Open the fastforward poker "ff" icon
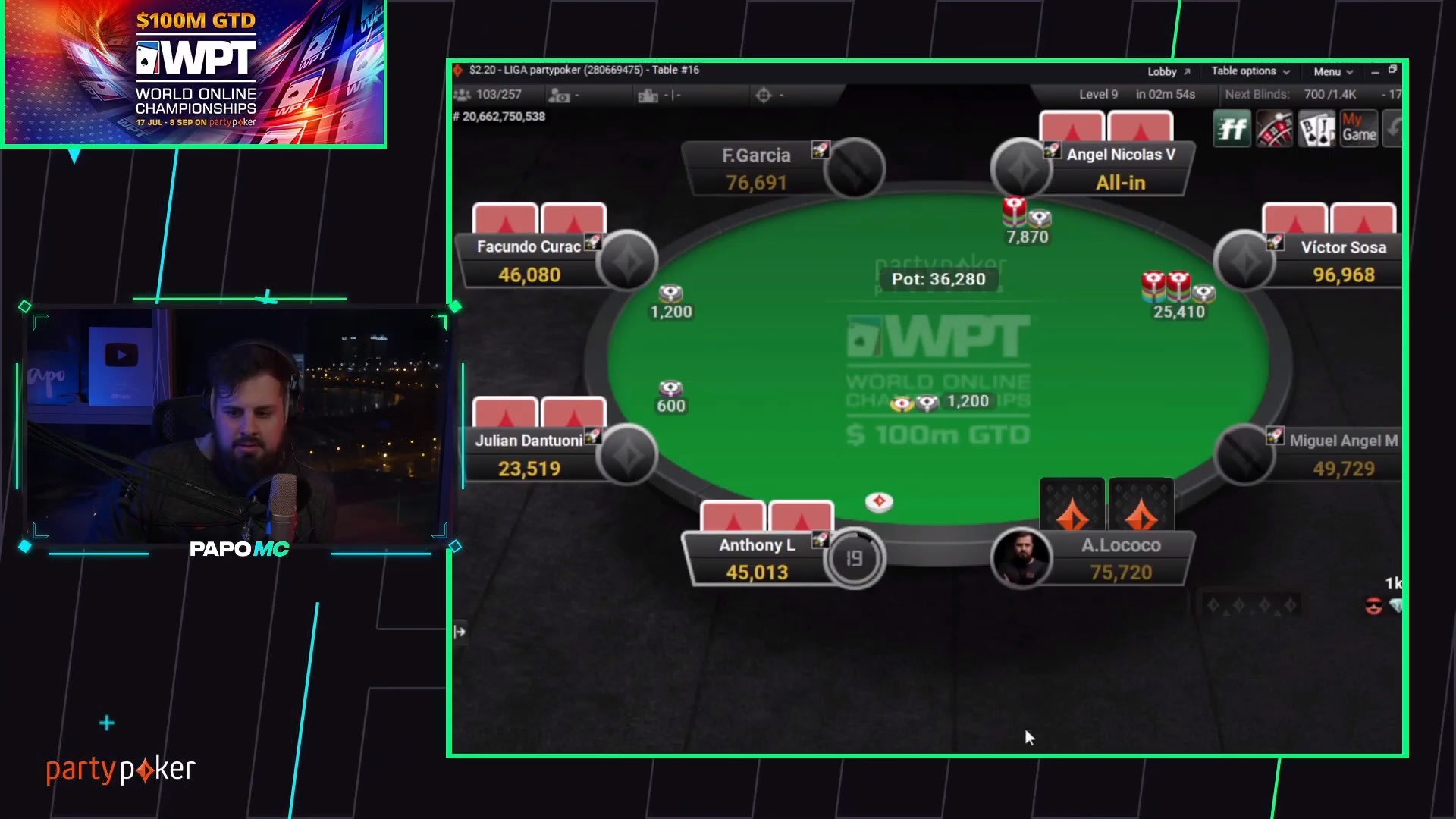This screenshot has width=1456, height=819. (x=1232, y=127)
